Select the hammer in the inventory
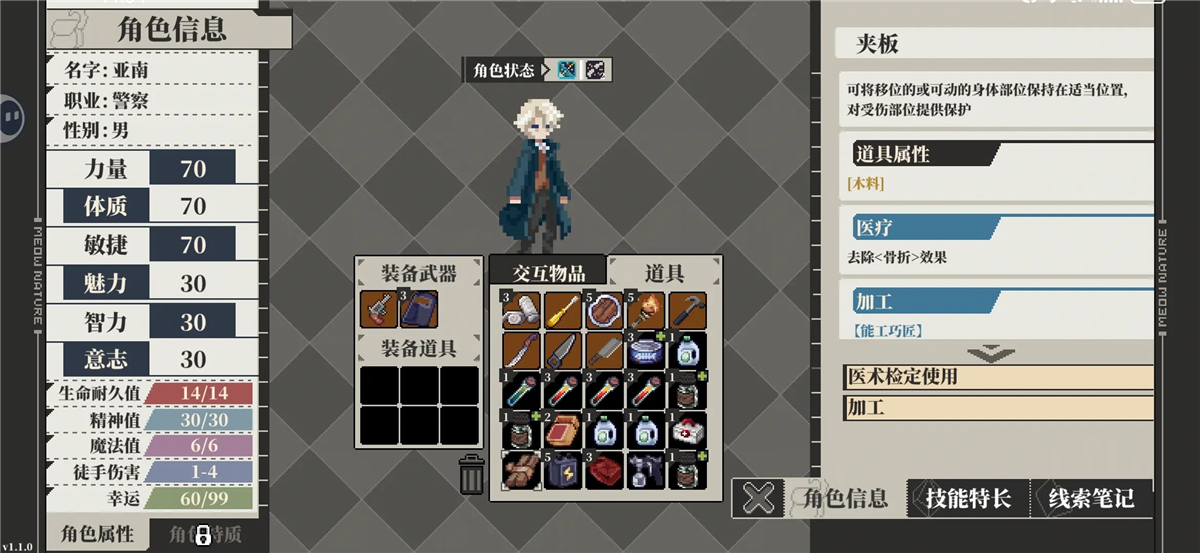This screenshot has width=1200, height=553. (x=687, y=311)
